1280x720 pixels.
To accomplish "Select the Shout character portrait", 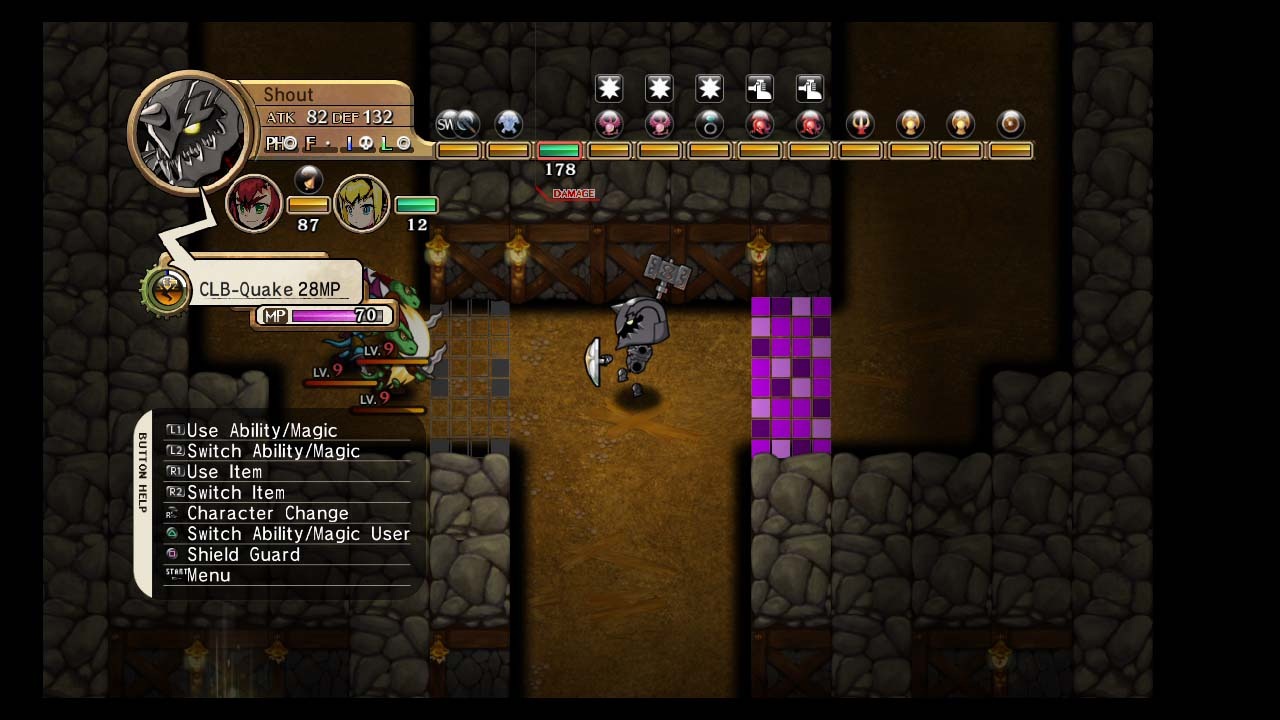I will pyautogui.click(x=190, y=130).
